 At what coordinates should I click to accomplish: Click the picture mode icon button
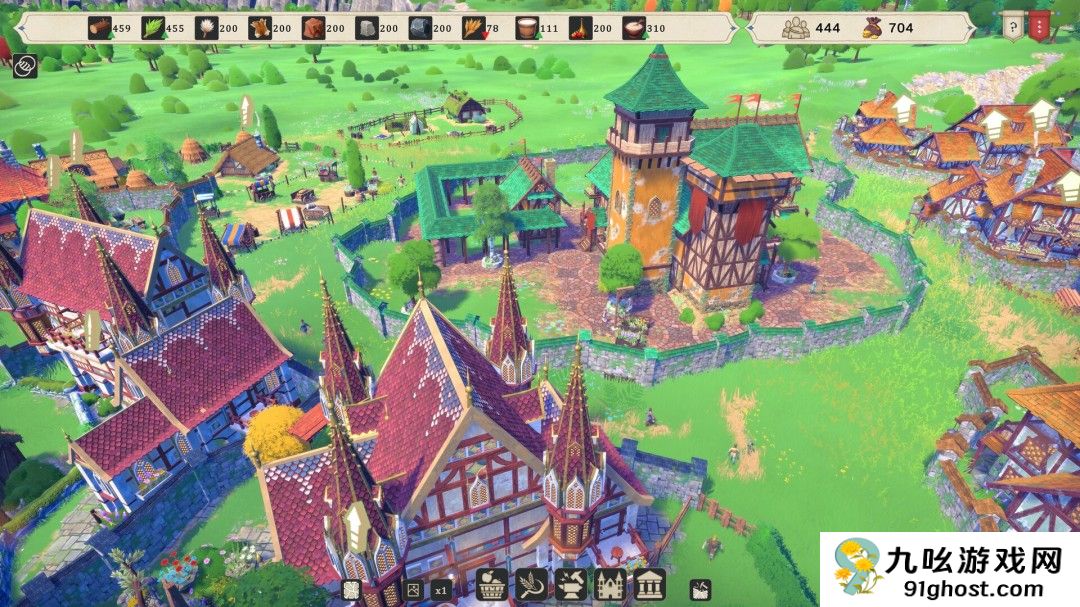coord(413,589)
